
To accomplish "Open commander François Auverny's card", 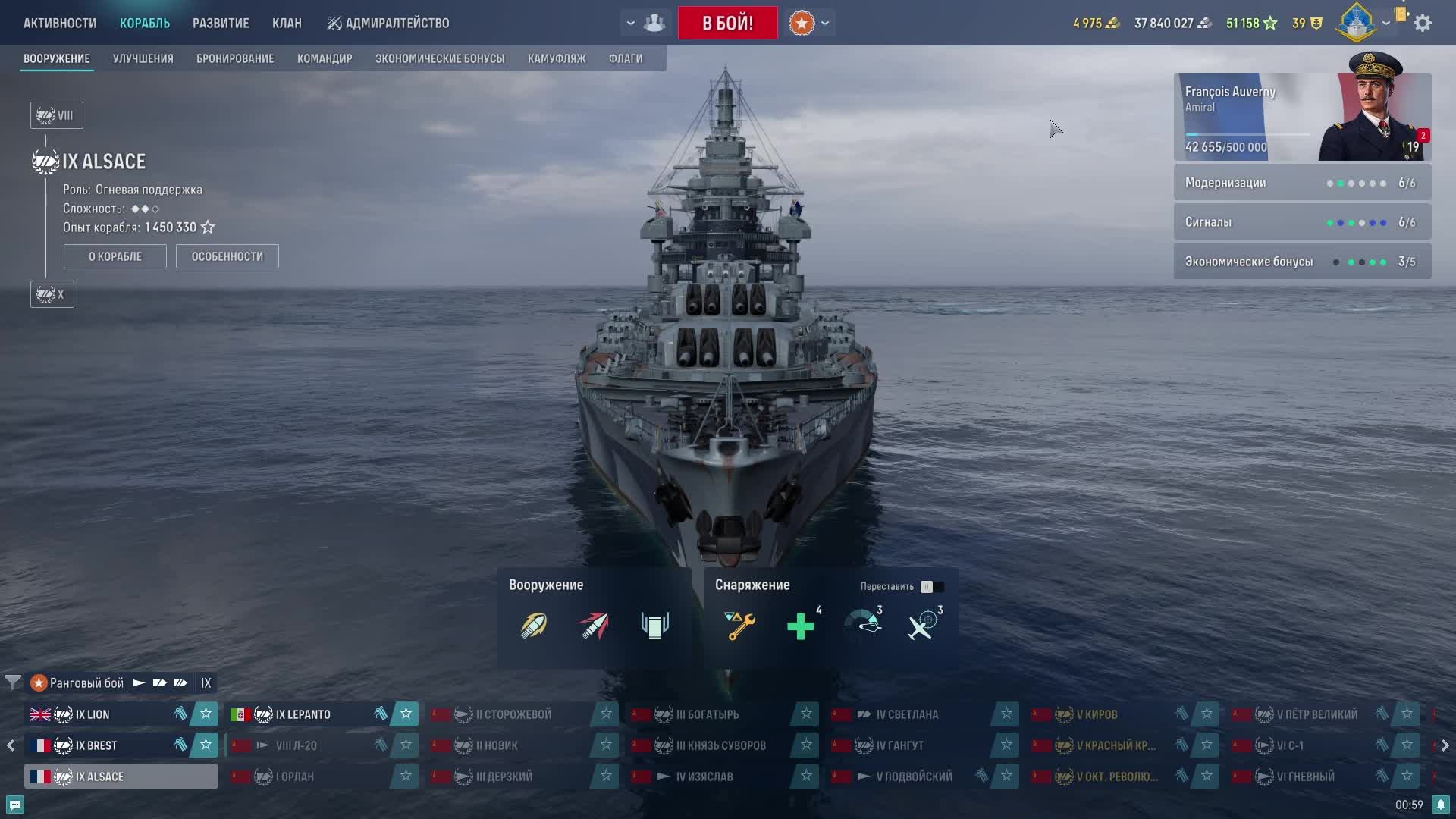I will [1302, 117].
